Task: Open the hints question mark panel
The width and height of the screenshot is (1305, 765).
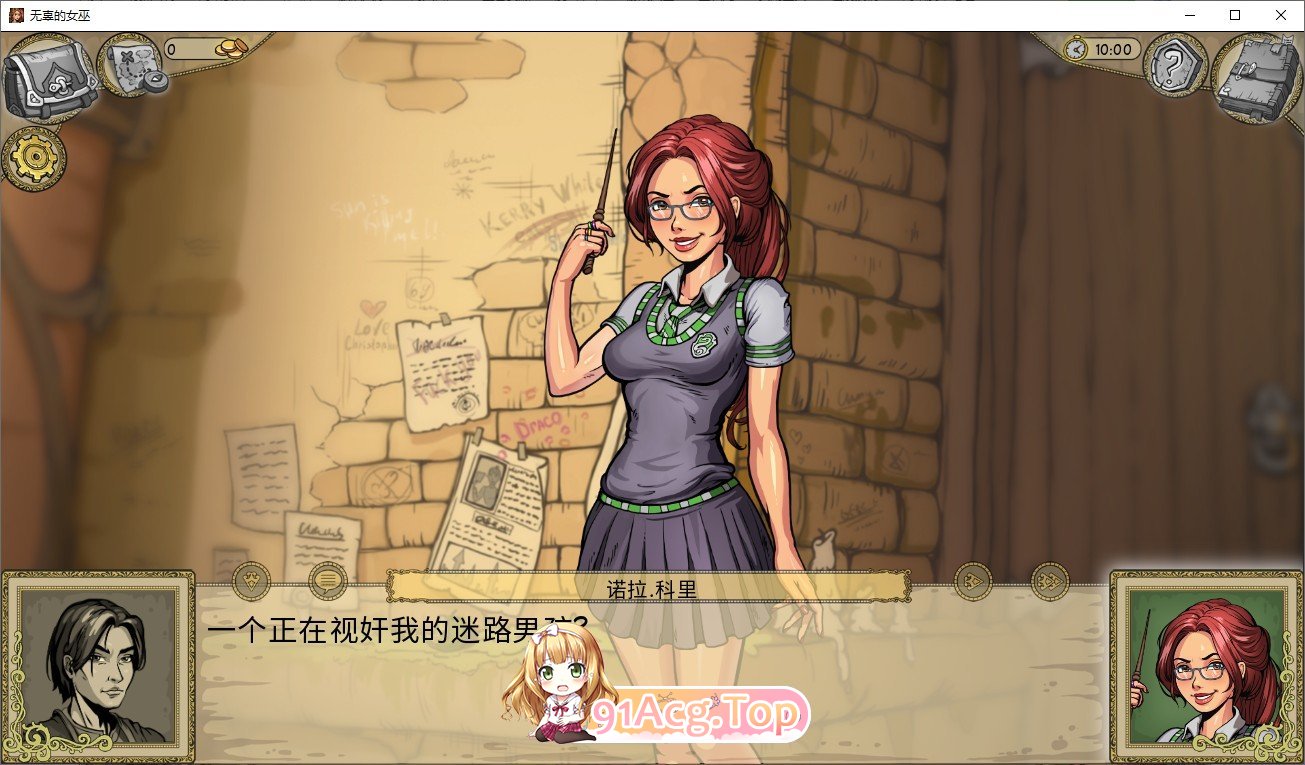Action: tap(1173, 68)
